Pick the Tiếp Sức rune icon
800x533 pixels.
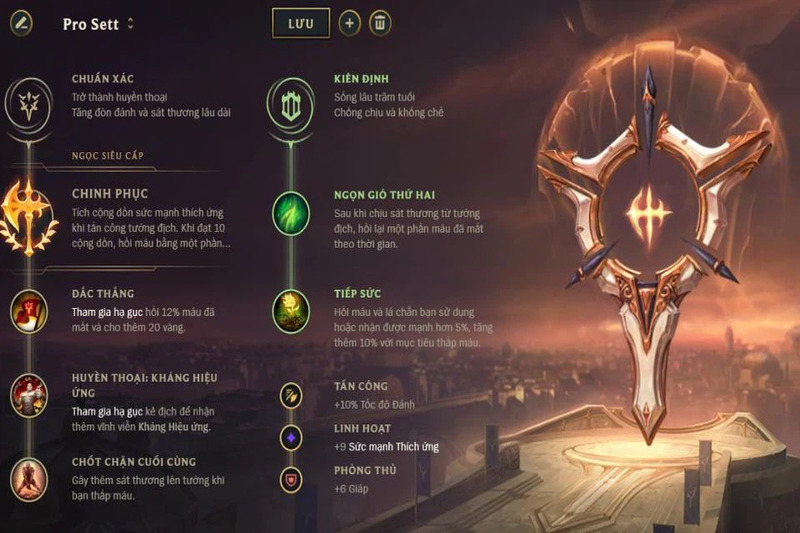coord(290,310)
